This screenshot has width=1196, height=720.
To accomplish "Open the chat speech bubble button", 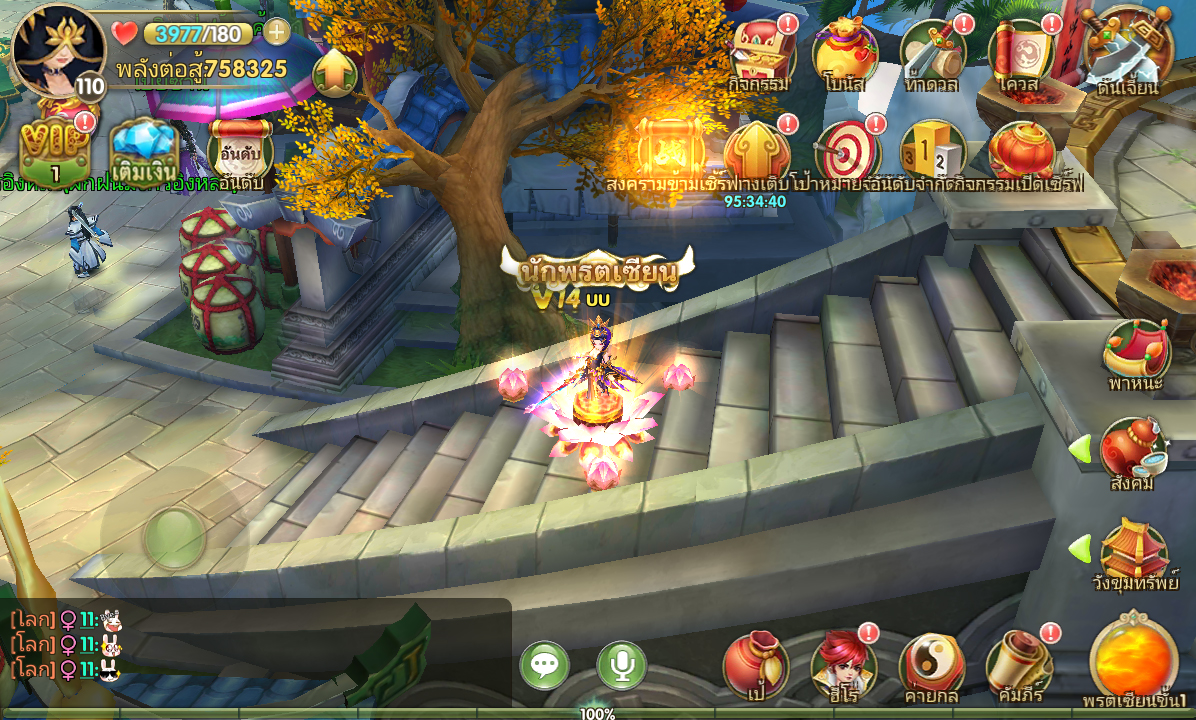I will (545, 665).
